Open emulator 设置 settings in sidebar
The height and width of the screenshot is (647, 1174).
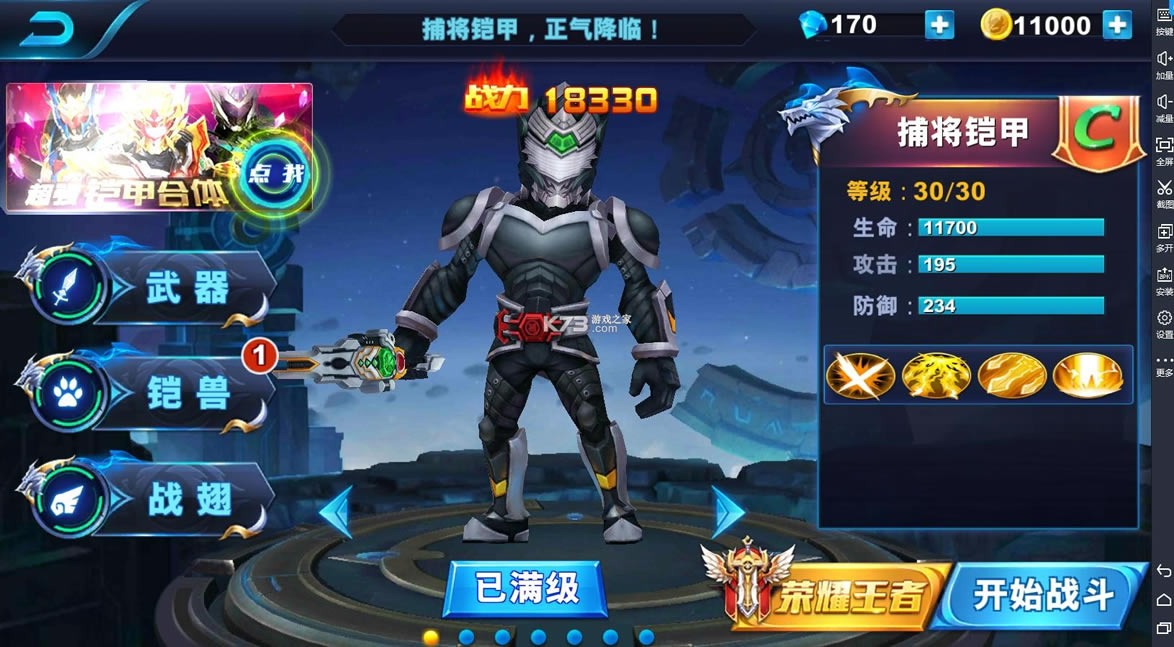click(1164, 323)
